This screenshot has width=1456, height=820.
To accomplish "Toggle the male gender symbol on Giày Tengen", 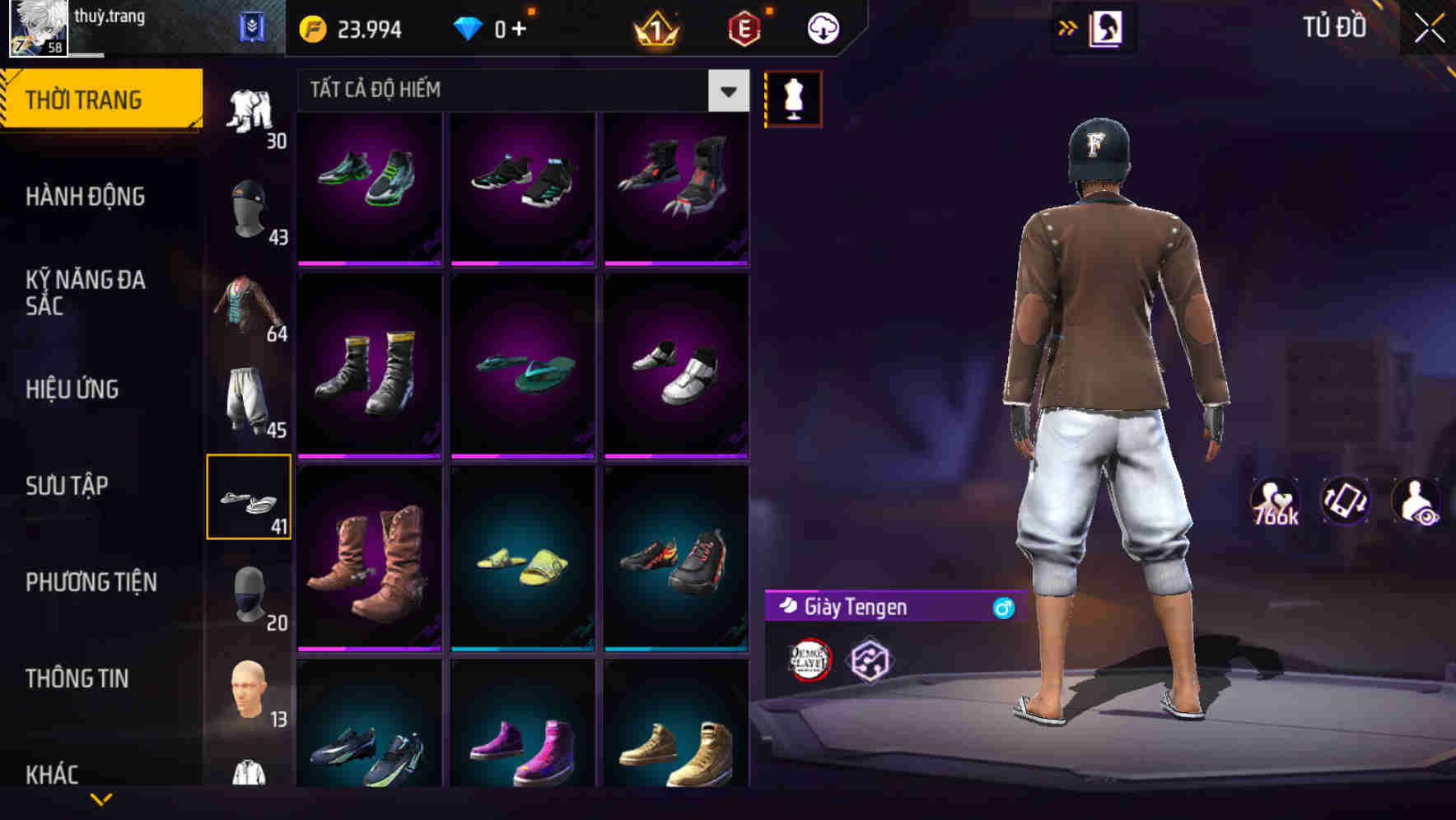I will click(x=1001, y=608).
